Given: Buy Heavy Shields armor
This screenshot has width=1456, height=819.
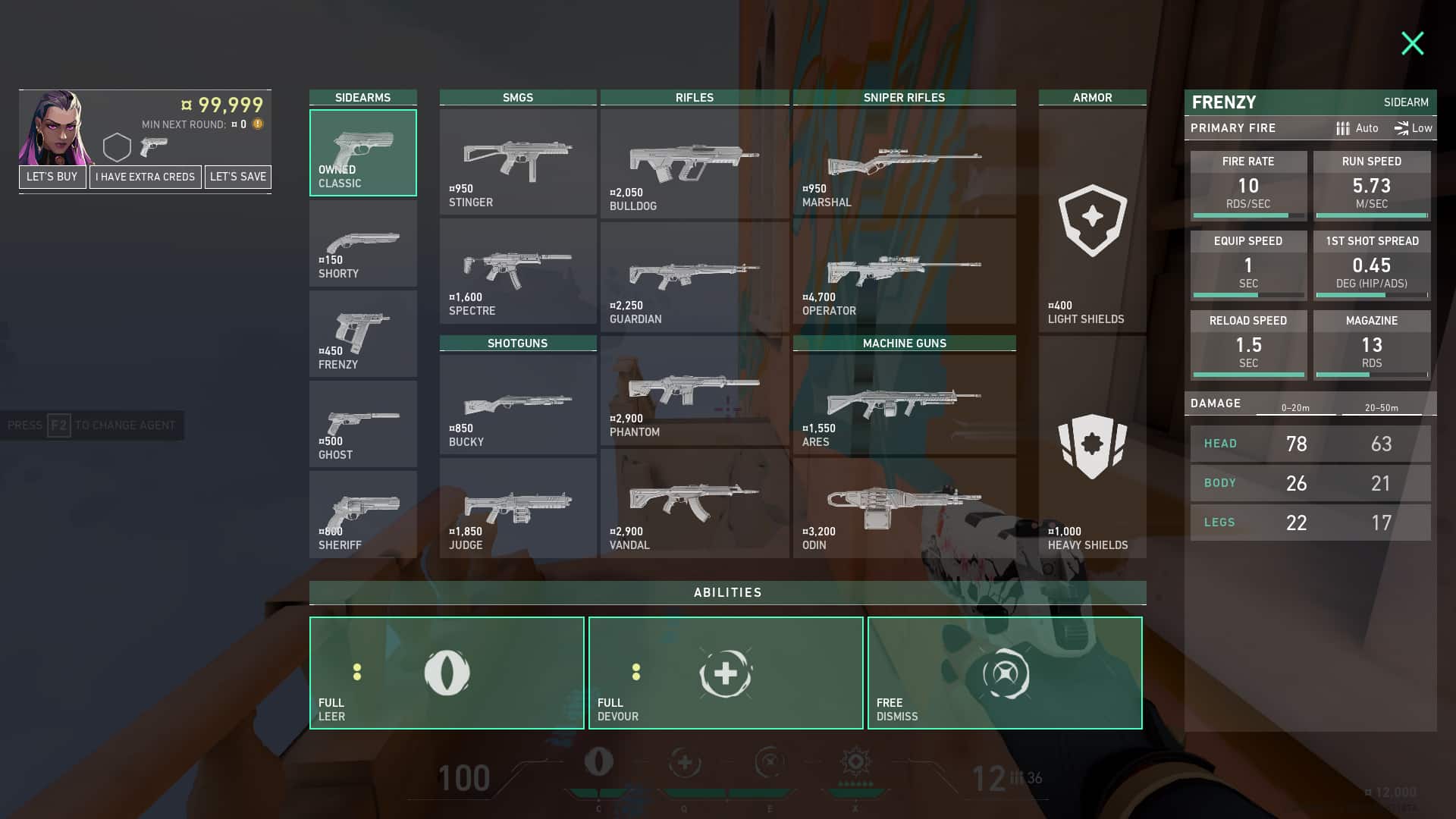Looking at the screenshot, I should pos(1092,447).
